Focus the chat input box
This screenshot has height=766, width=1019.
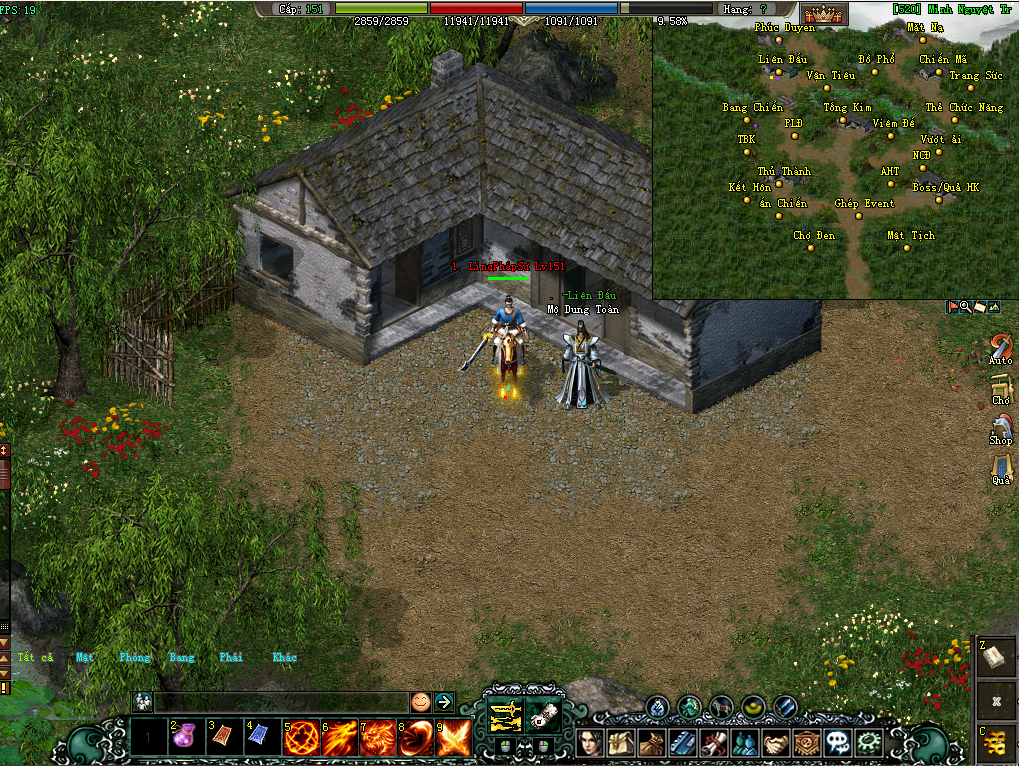(280, 702)
